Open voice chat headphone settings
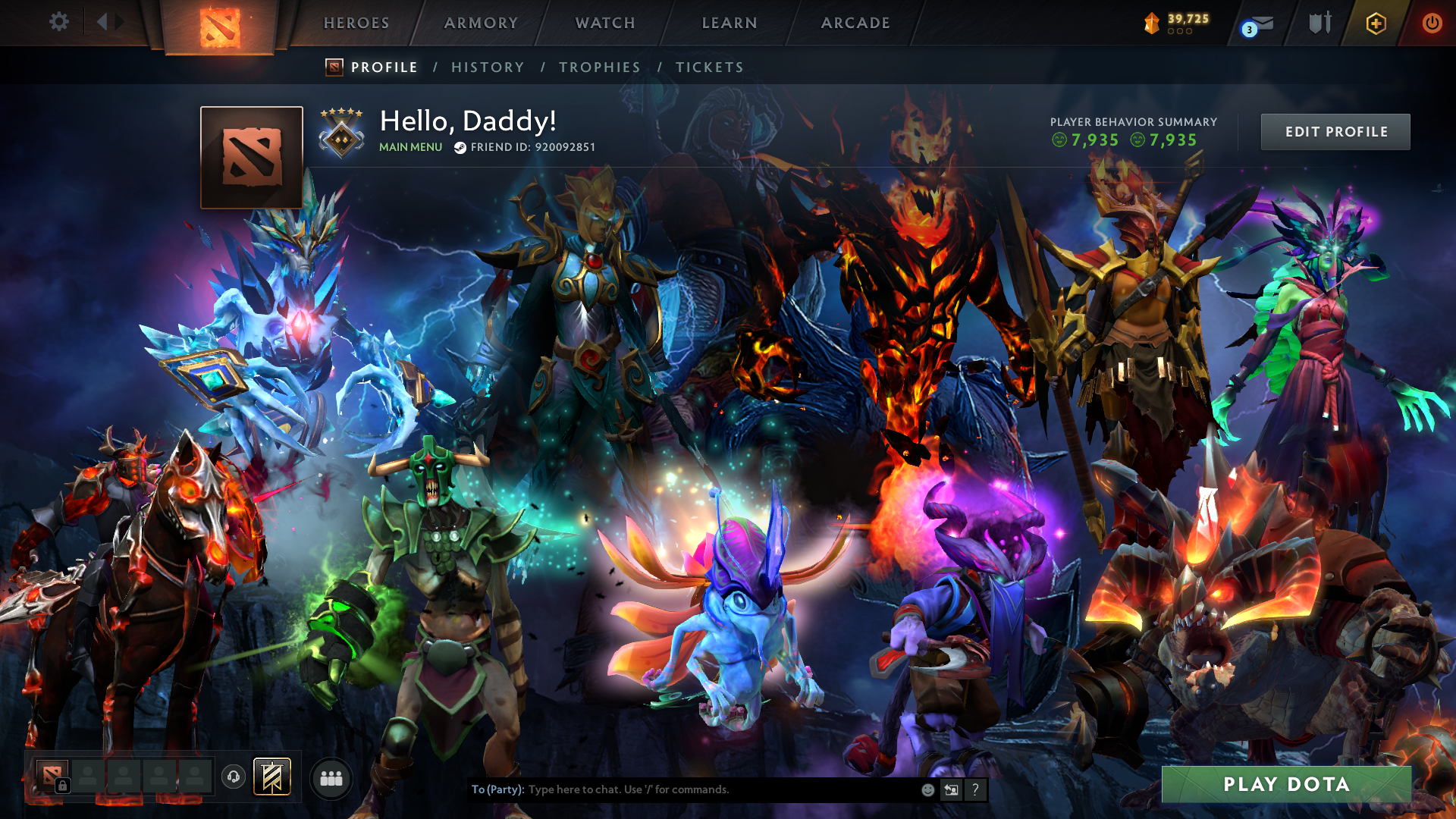Image resolution: width=1456 pixels, height=819 pixels. click(x=234, y=777)
